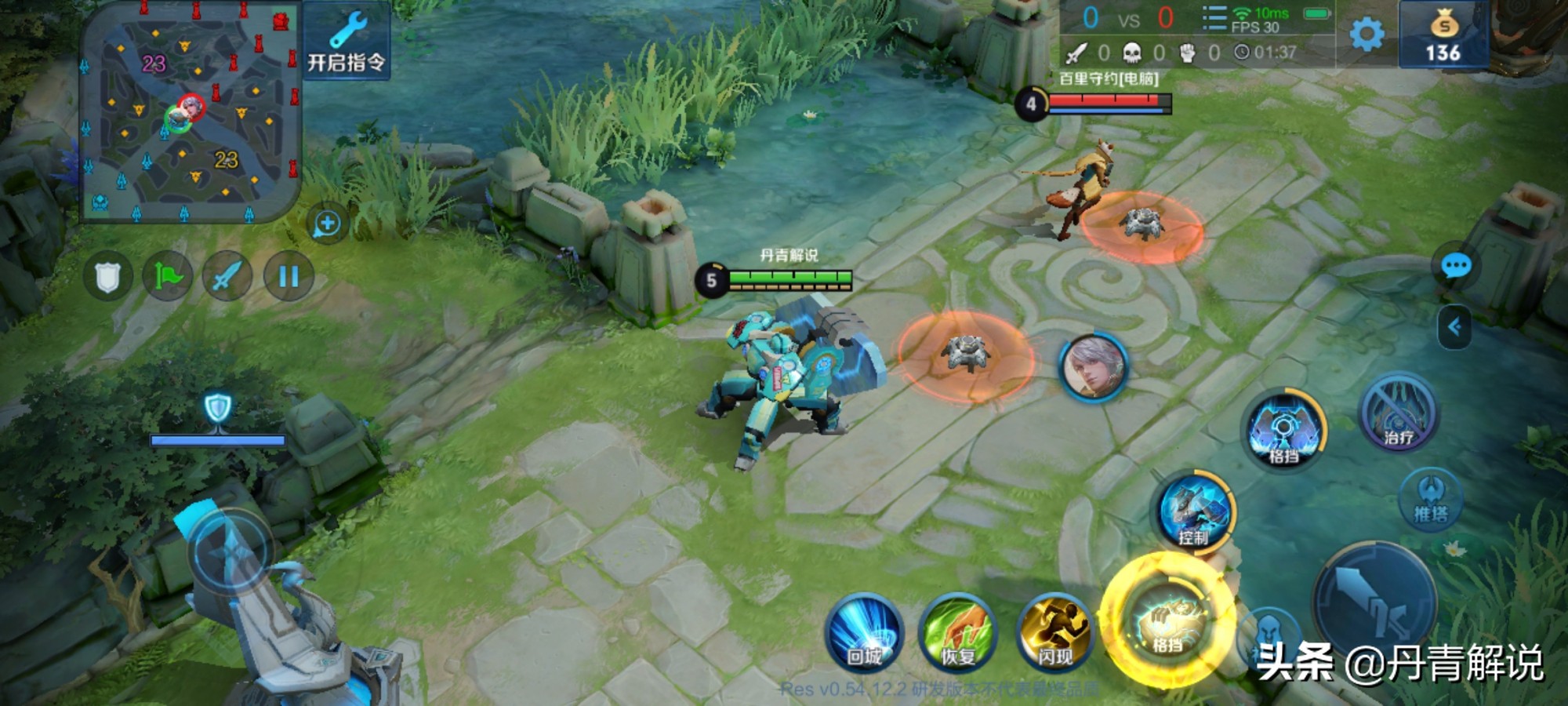Cast the 治疗 heal spell
This screenshot has width=1568, height=706.
coord(1398,413)
